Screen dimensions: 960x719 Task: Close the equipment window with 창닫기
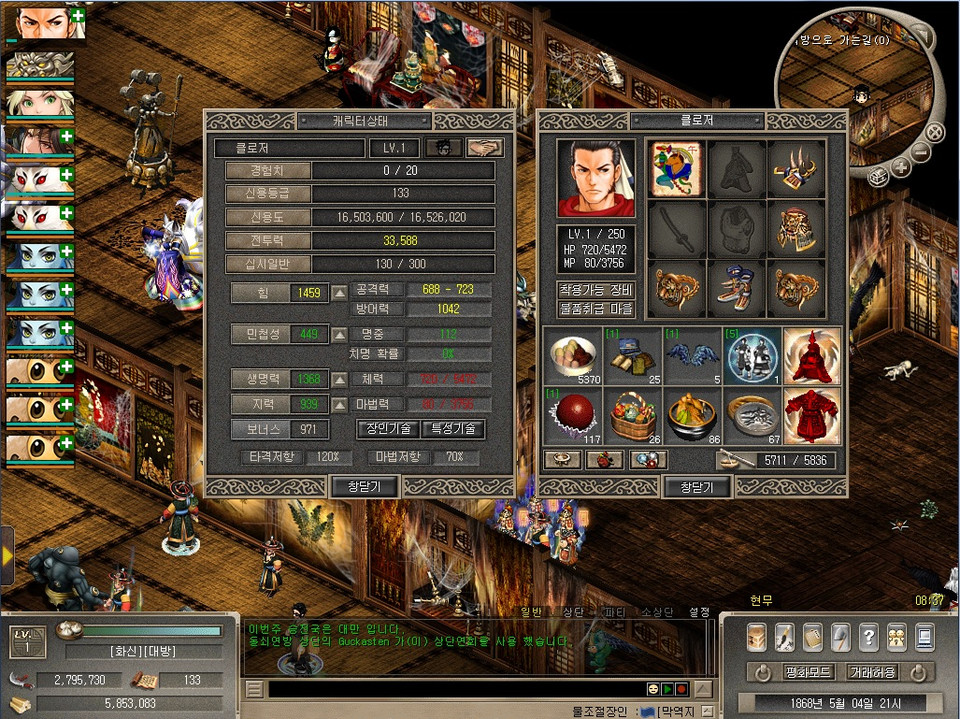click(x=696, y=487)
